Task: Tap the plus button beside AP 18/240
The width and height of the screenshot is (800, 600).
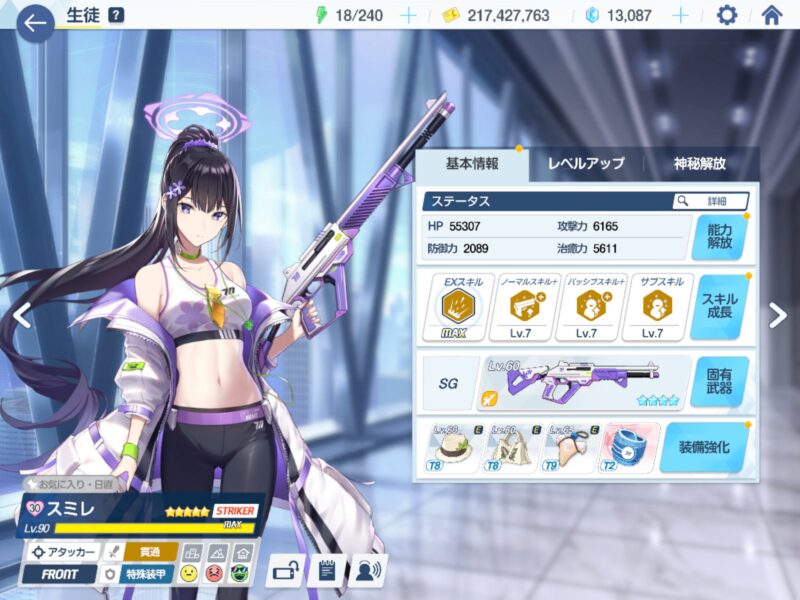Action: [x=407, y=15]
